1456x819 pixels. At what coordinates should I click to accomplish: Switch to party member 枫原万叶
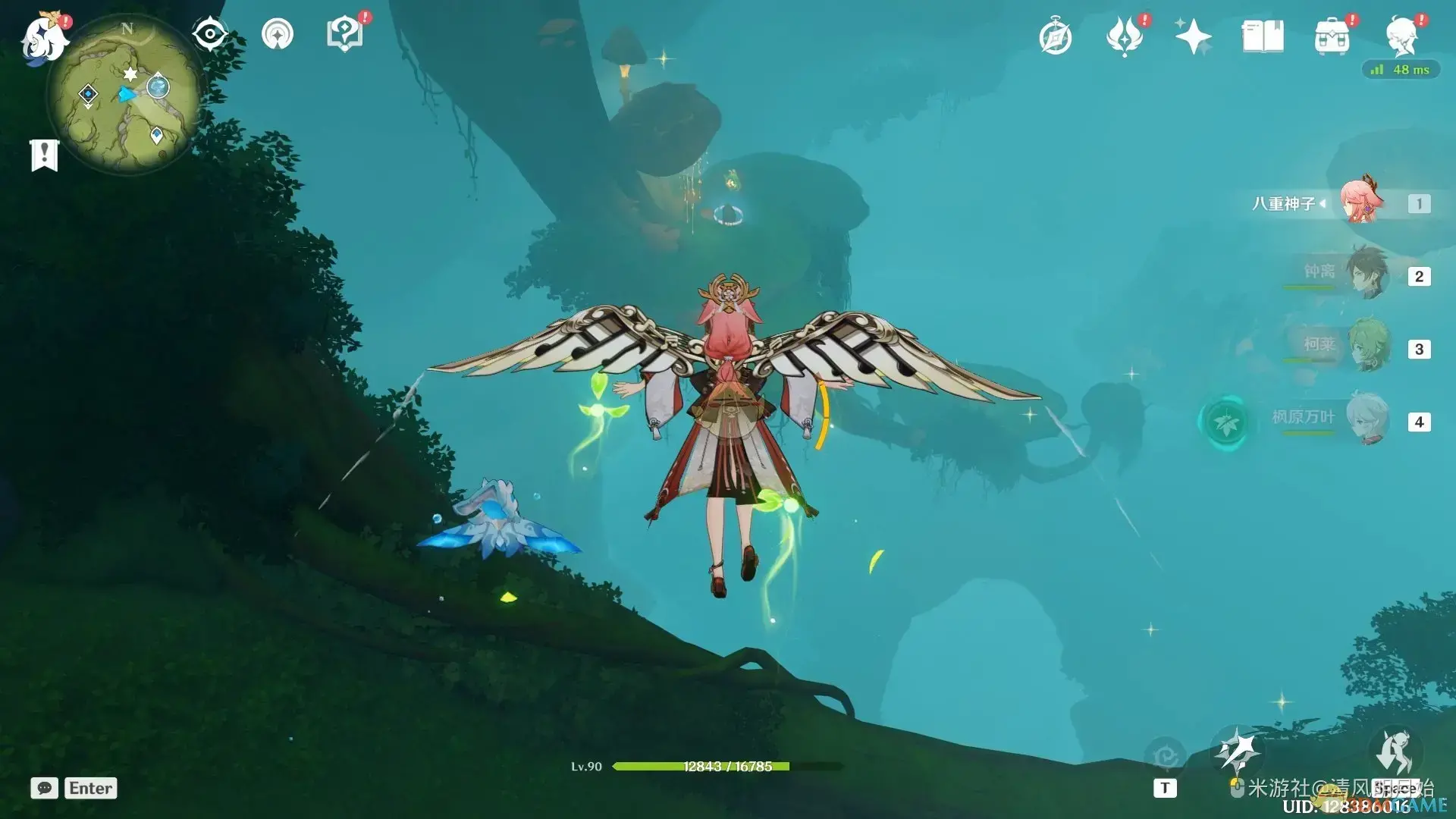click(1367, 419)
